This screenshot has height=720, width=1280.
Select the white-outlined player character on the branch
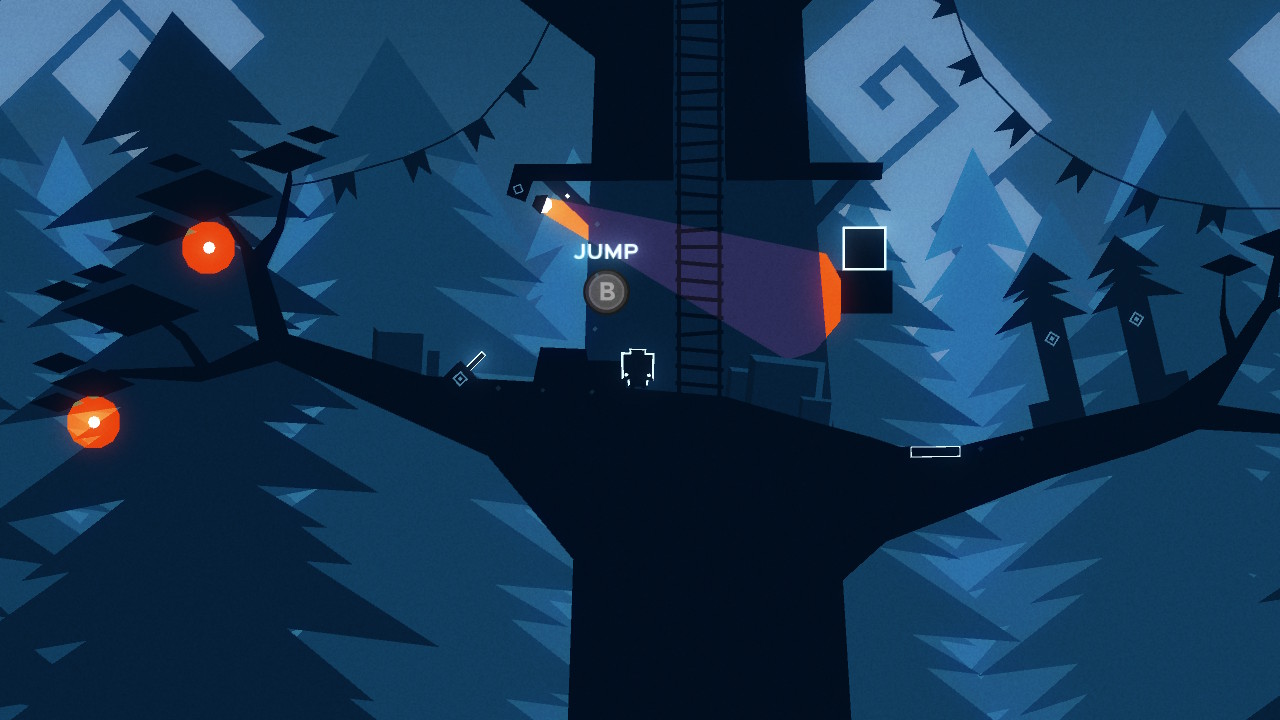pos(636,368)
